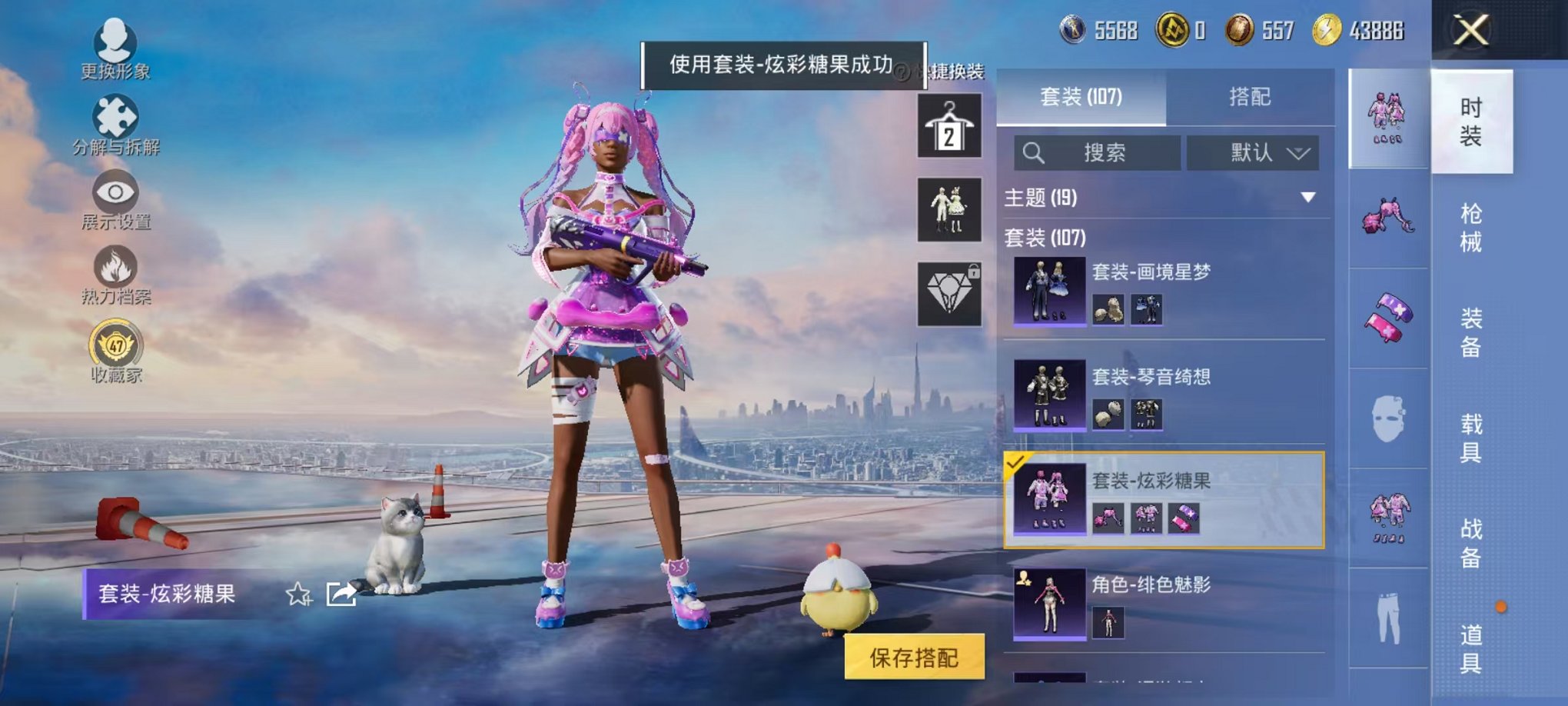Open the 收藏家 collector badge showing 47
This screenshot has width=1568, height=706.
[x=114, y=345]
